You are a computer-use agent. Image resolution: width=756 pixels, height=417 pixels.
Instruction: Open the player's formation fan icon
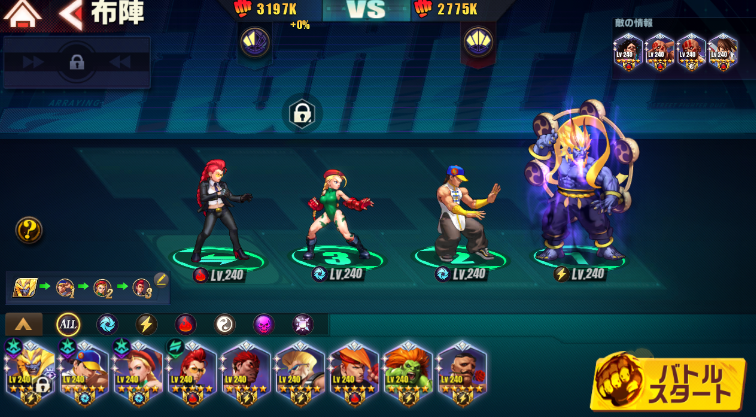tap(254, 41)
